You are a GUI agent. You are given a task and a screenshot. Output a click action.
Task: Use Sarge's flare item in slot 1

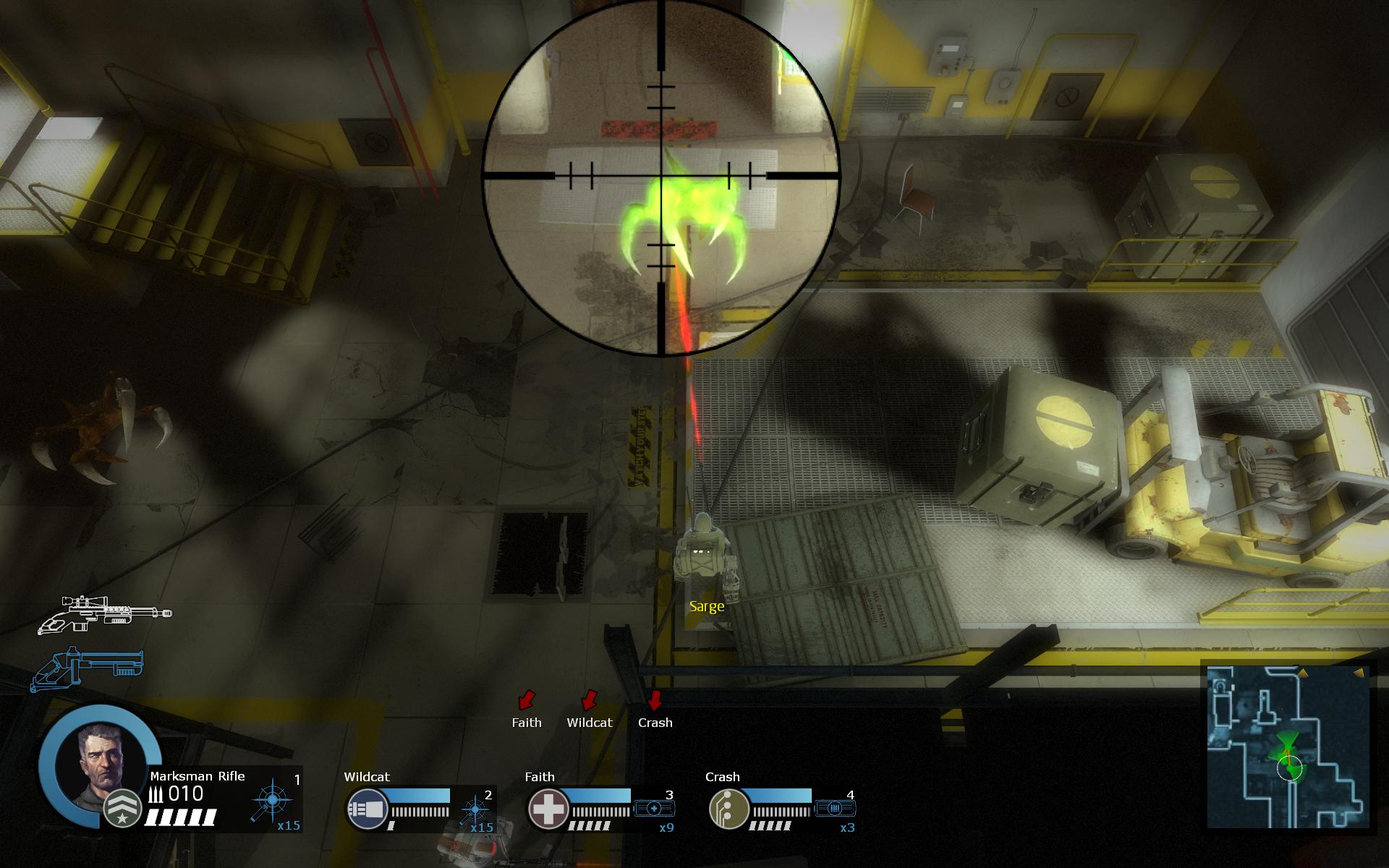point(272,801)
